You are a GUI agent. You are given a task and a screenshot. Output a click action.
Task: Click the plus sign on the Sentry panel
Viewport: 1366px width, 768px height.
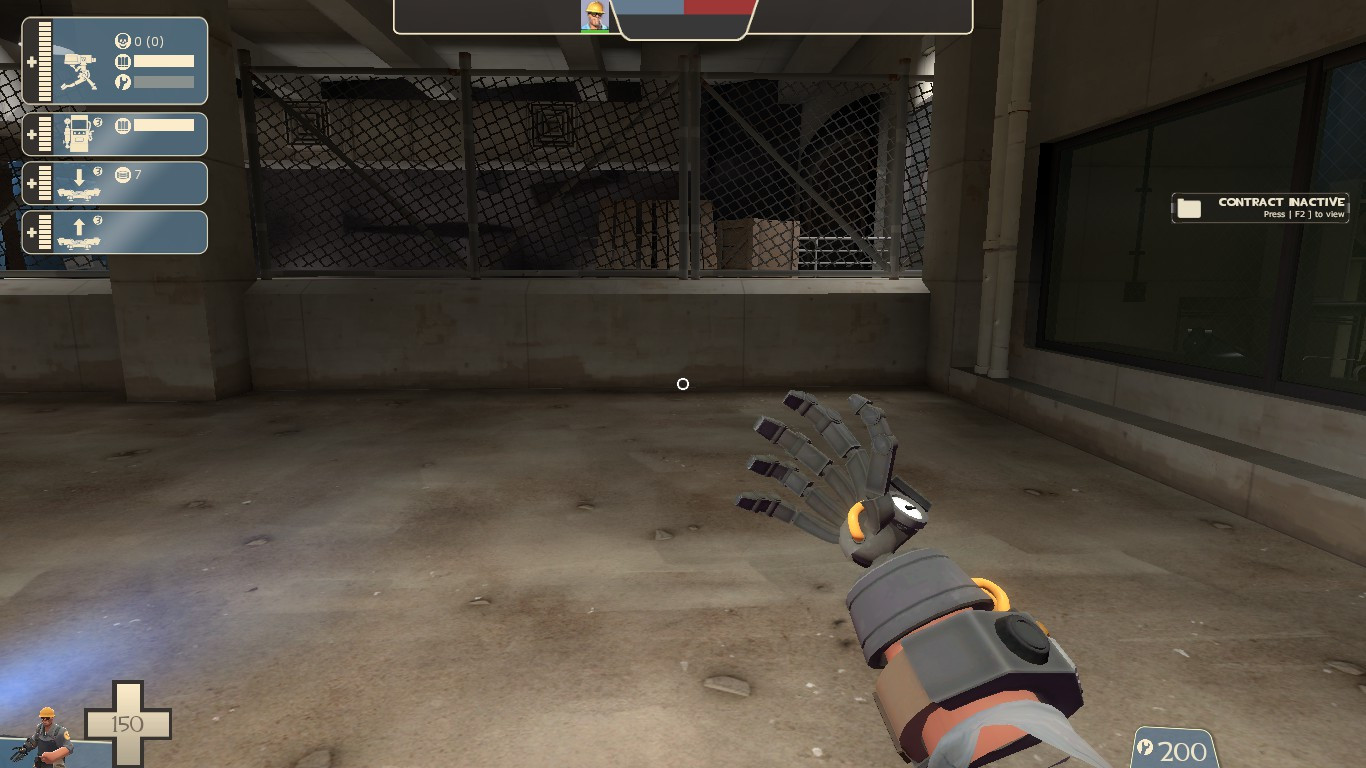tap(32, 60)
